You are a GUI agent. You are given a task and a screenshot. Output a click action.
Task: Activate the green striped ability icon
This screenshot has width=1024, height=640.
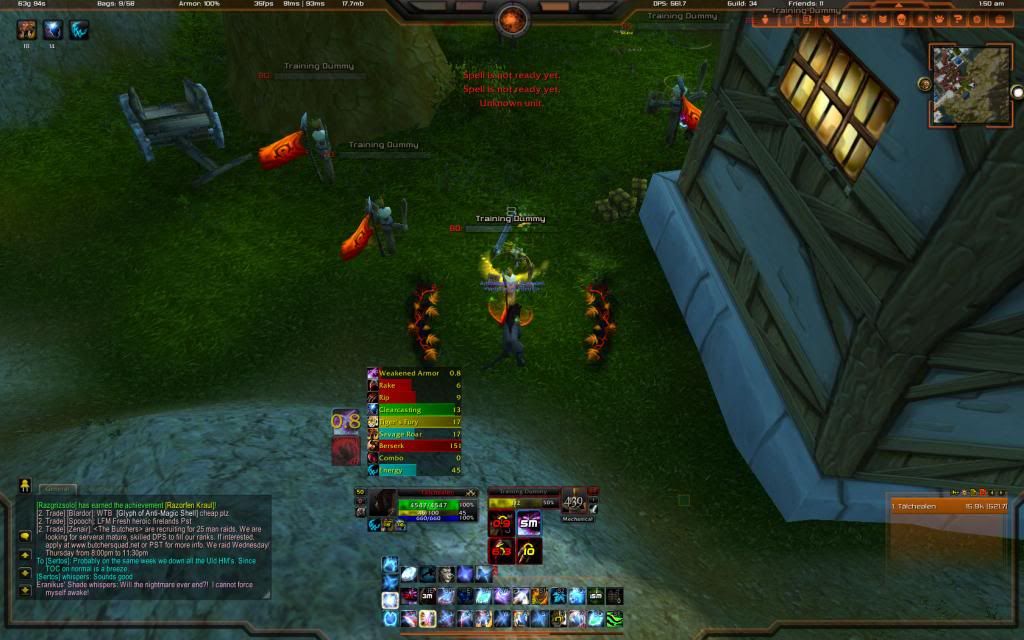614,619
